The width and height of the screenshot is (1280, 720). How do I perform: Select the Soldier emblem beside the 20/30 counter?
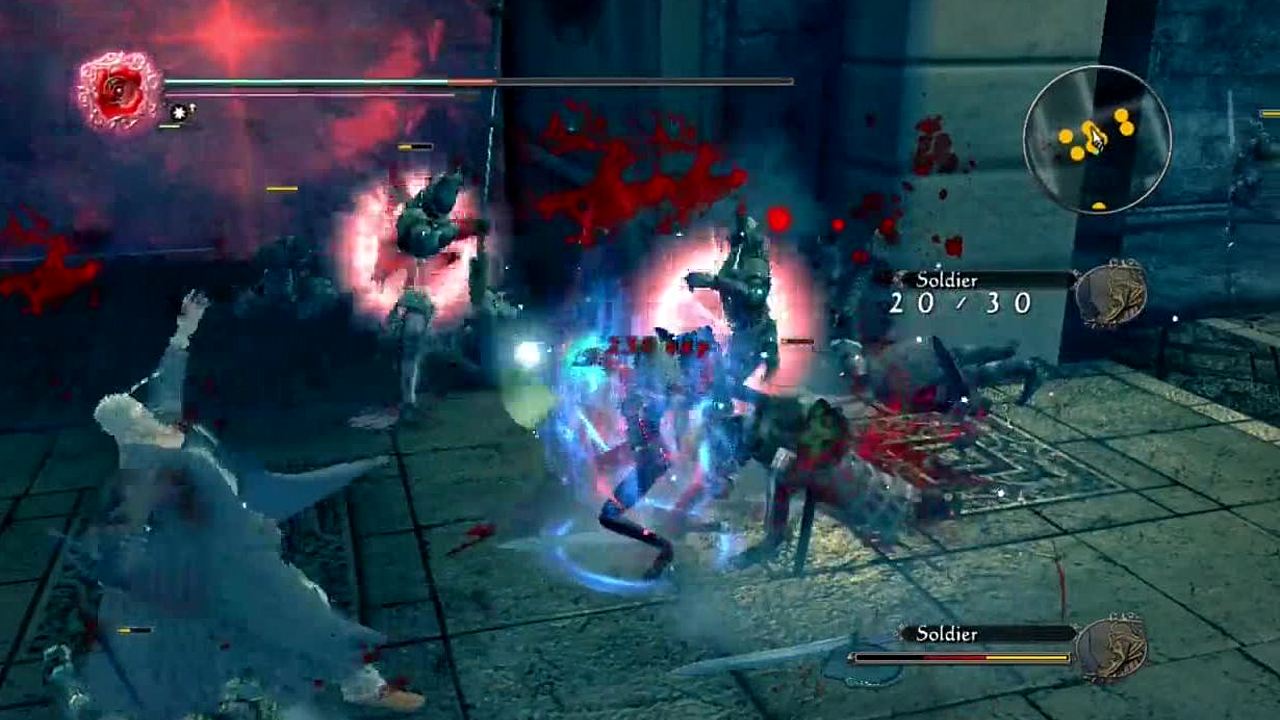pos(1110,292)
